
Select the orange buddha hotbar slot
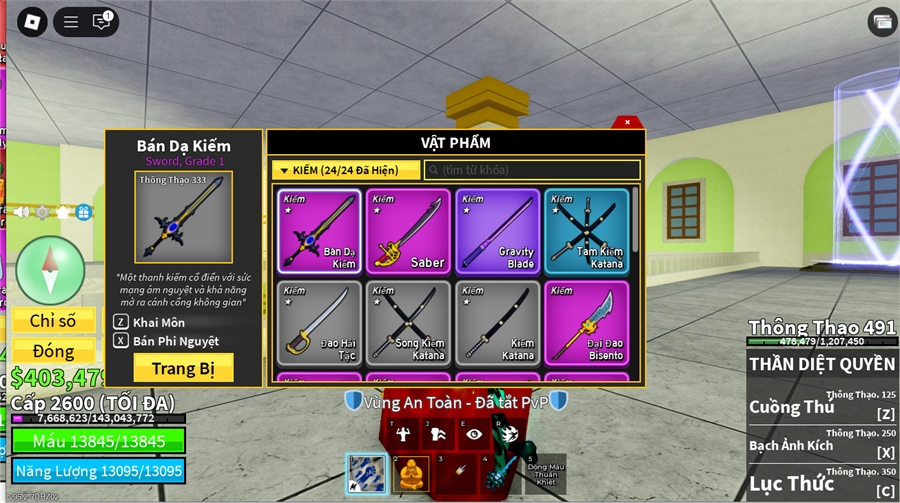(410, 473)
